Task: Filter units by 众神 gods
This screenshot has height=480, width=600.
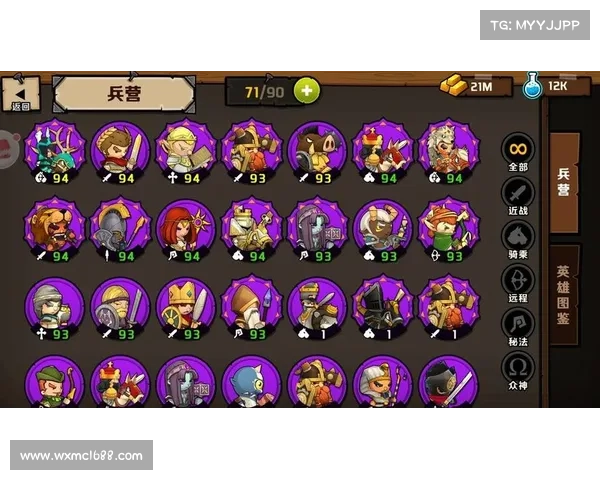Action: point(517,369)
